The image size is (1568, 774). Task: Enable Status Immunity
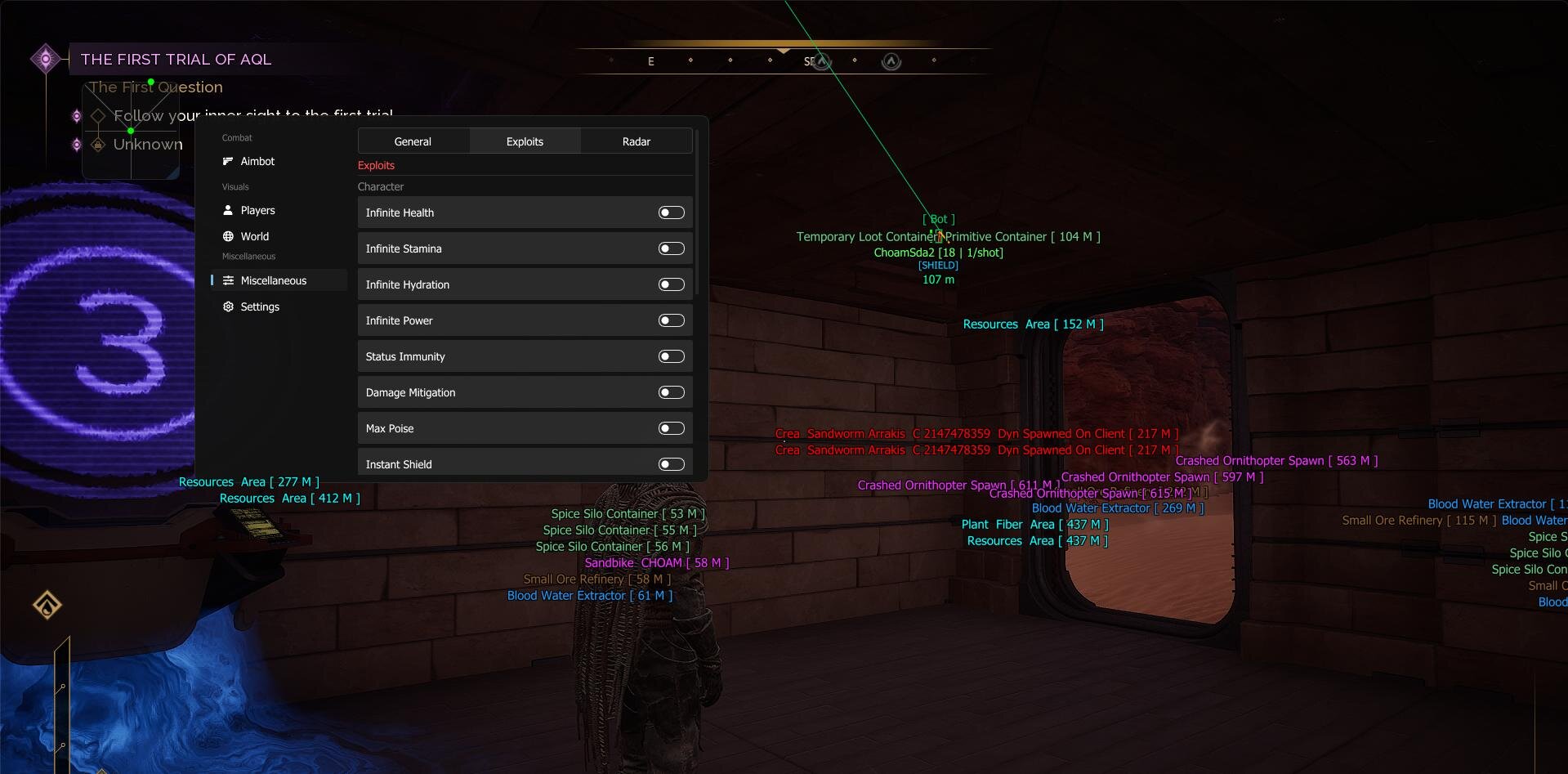point(671,356)
